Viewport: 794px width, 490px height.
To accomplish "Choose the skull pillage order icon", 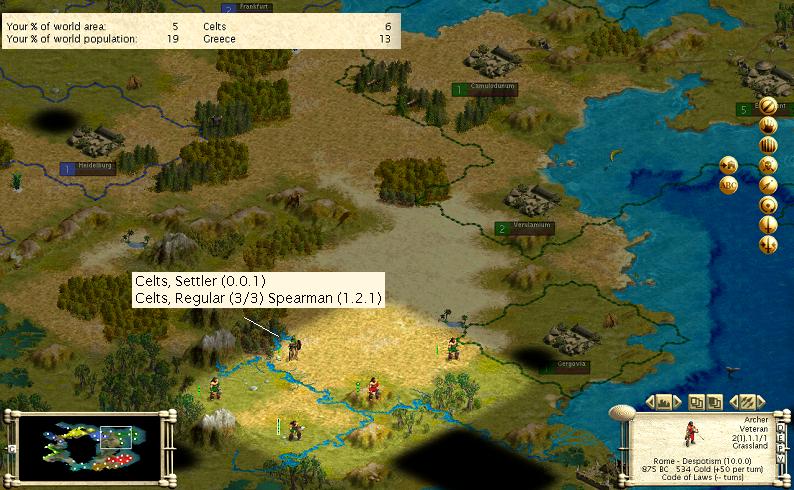I will (x=769, y=165).
